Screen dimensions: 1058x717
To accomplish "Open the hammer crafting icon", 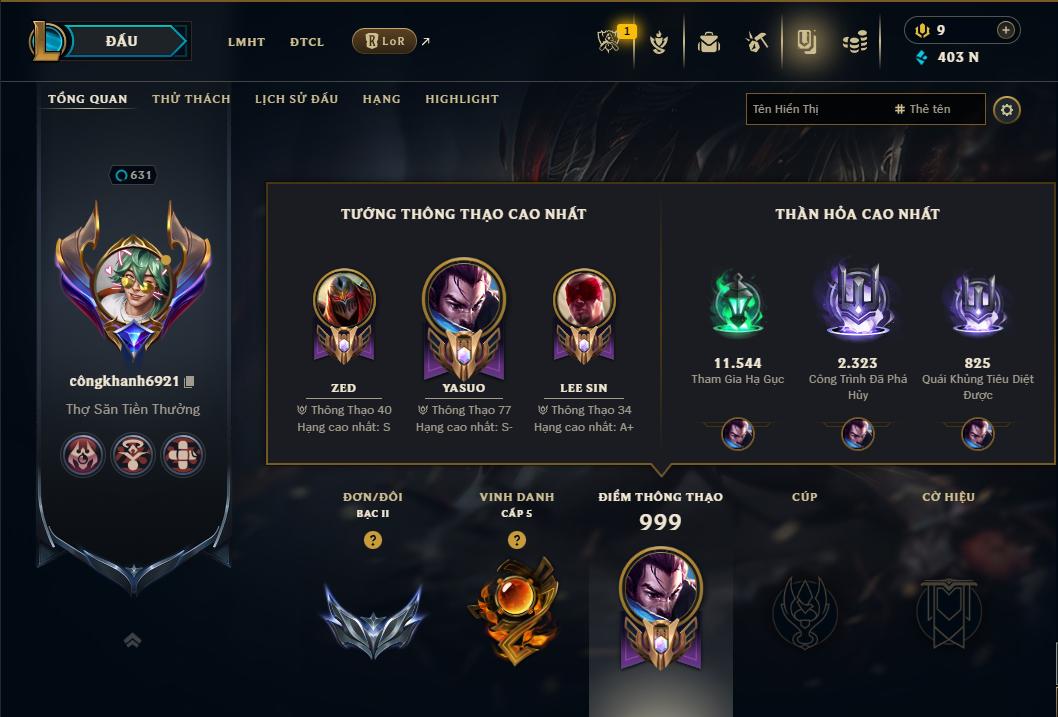I will [757, 42].
